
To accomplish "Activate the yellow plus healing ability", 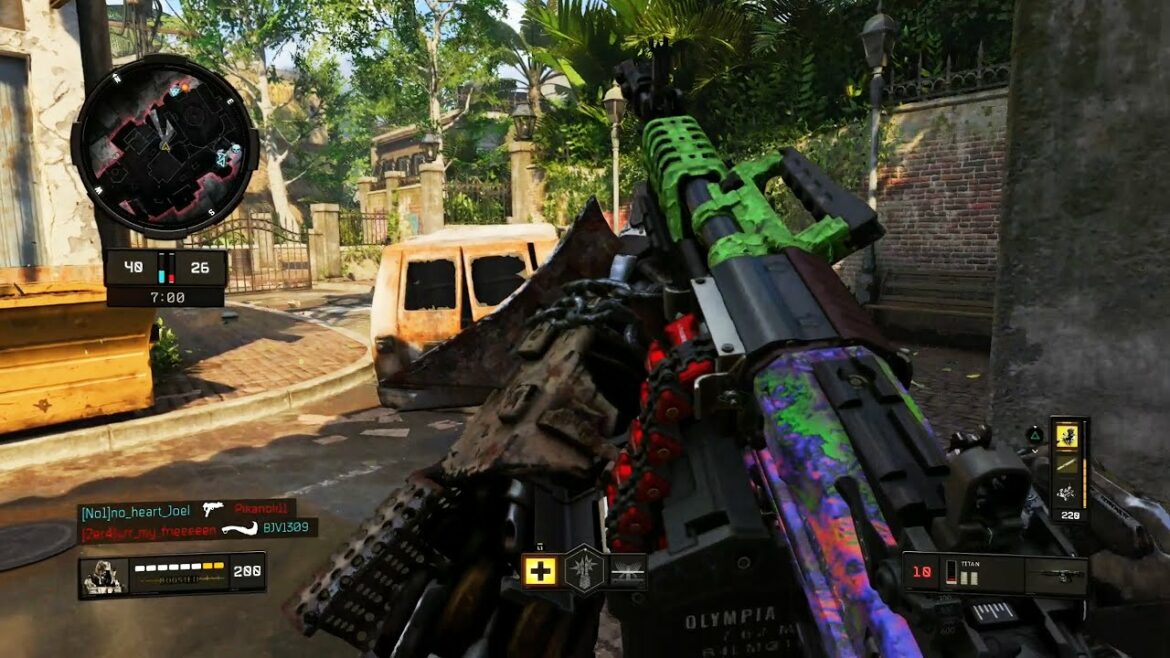I will (x=540, y=571).
